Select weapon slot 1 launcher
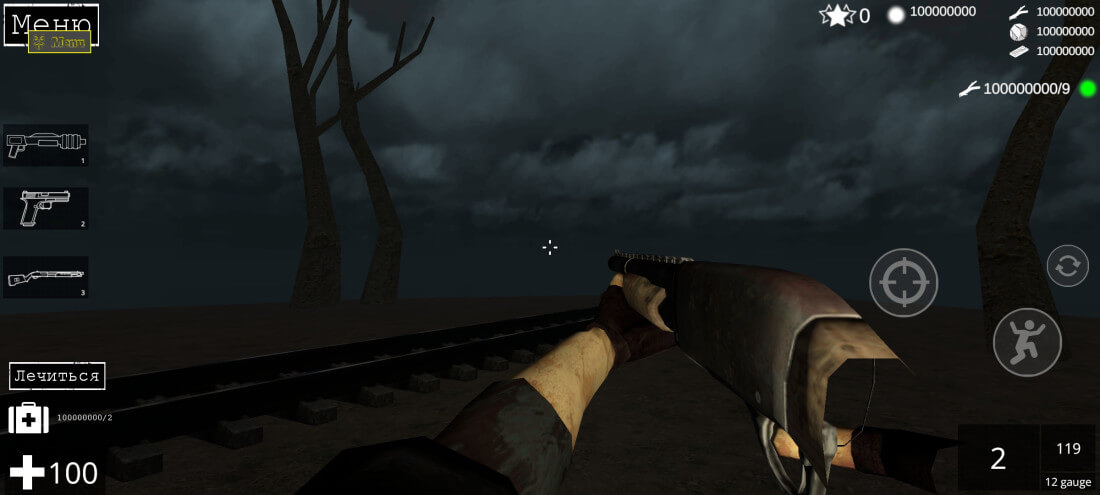Image resolution: width=1100 pixels, height=495 pixels. pyautogui.click(x=46, y=145)
